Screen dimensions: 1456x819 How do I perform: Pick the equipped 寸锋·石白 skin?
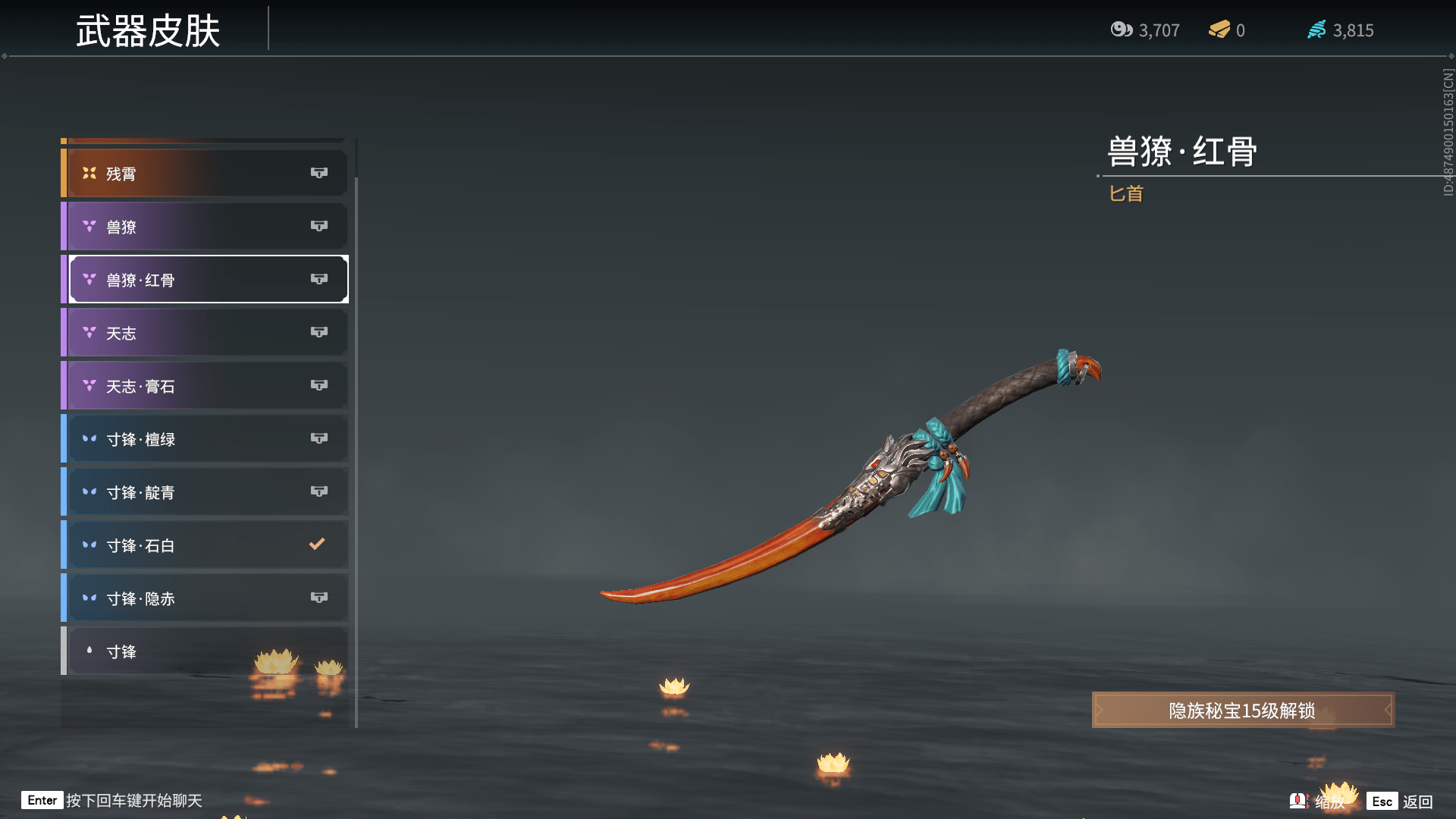coord(205,545)
